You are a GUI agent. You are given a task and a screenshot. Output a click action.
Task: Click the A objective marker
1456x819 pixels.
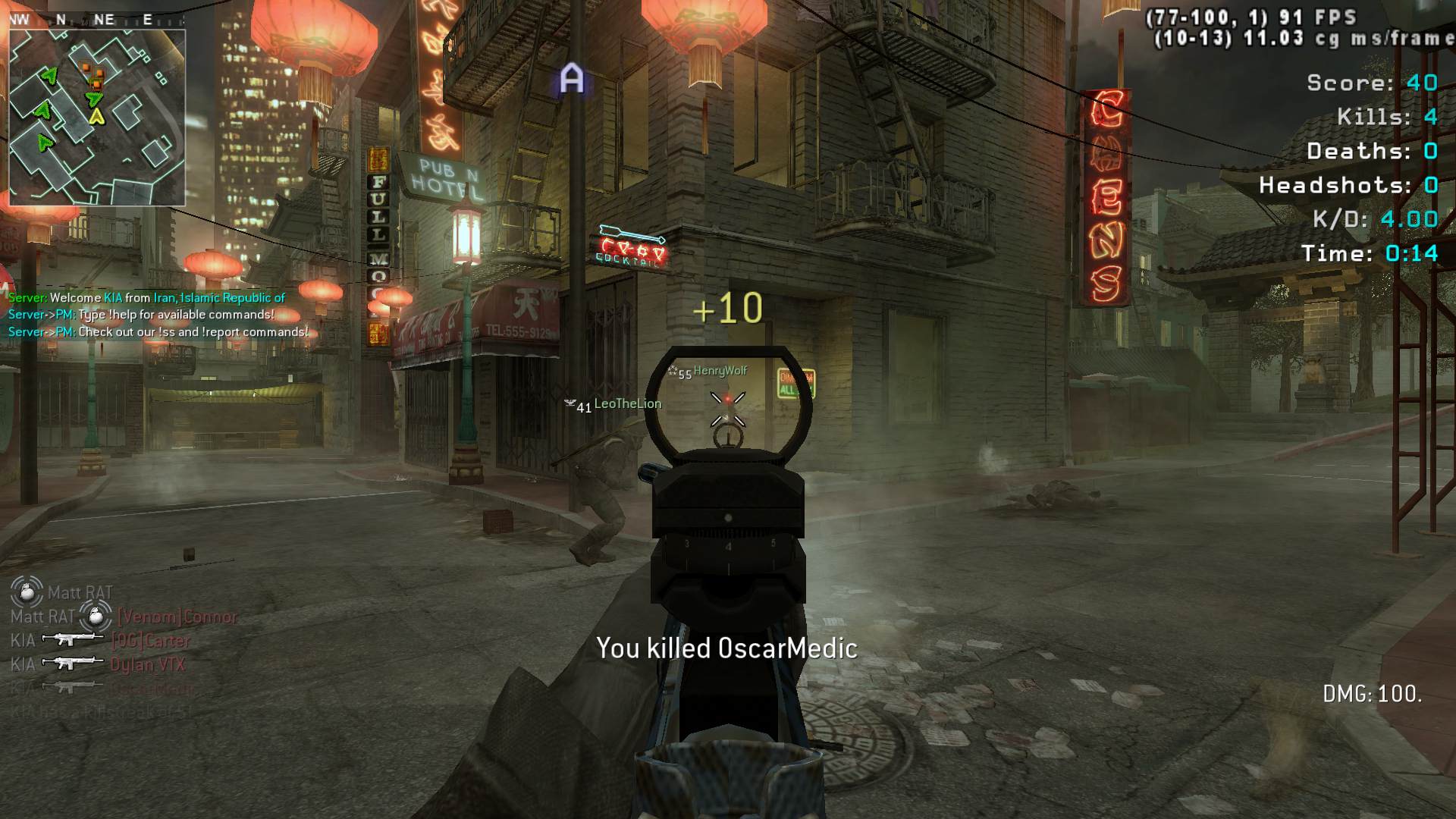pos(572,79)
